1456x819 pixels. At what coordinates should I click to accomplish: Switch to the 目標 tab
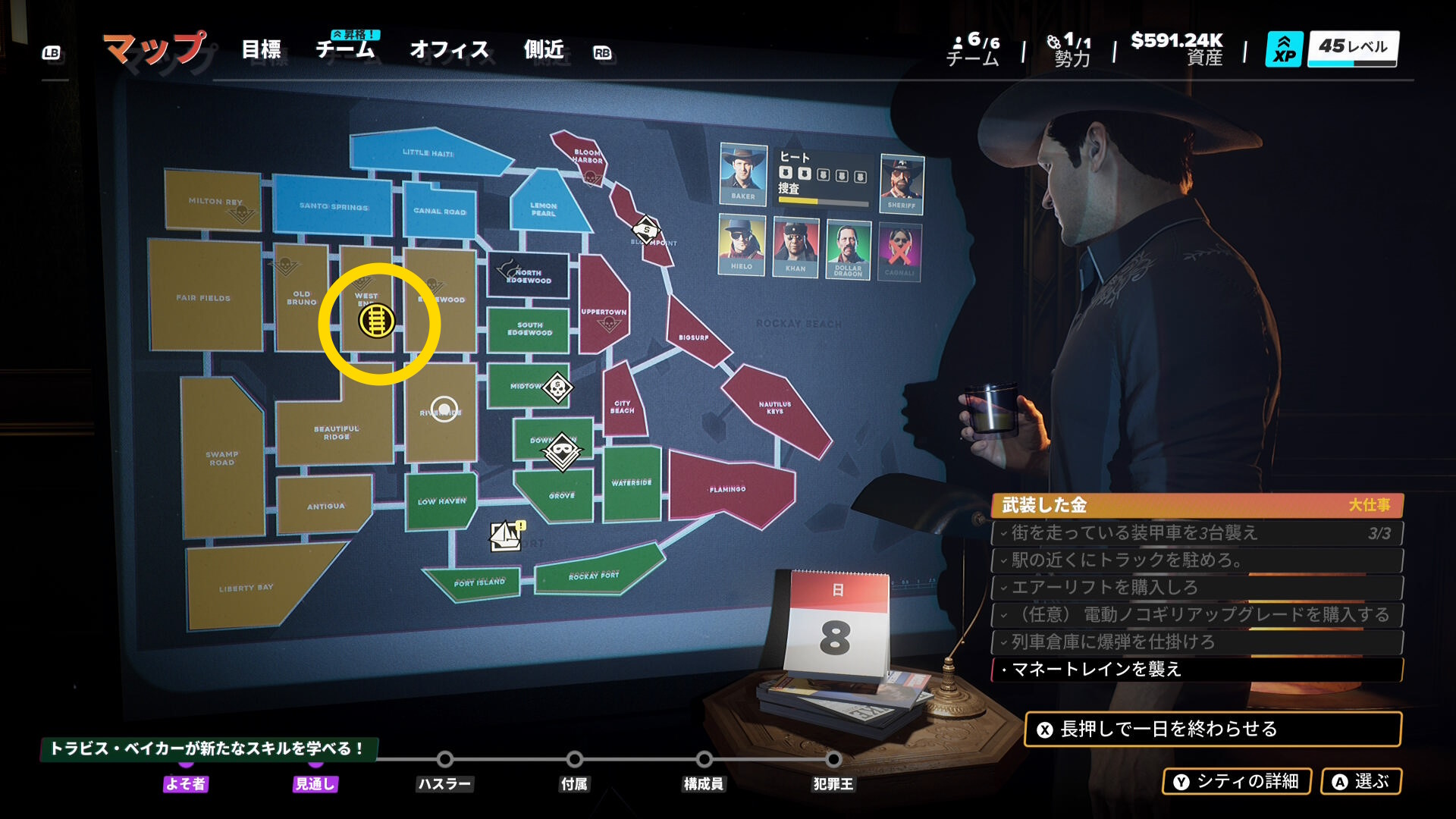[x=261, y=50]
